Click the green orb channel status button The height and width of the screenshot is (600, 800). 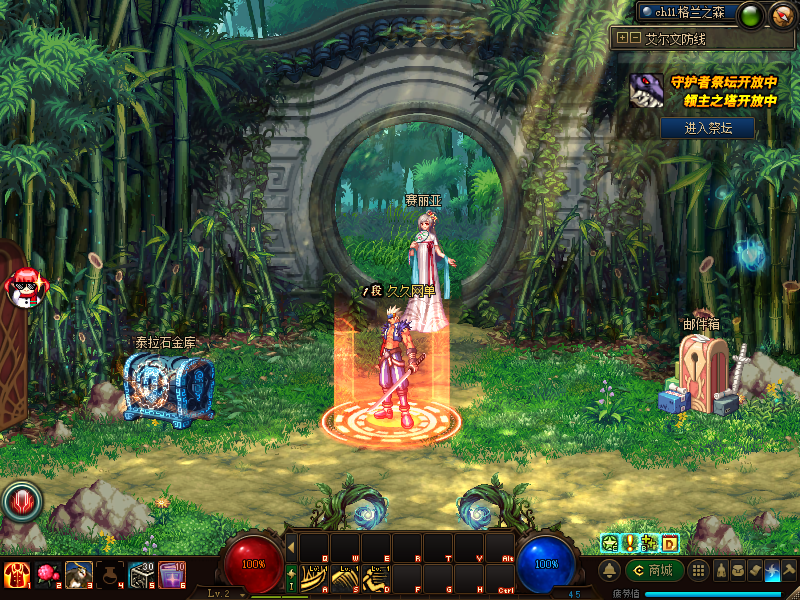(751, 15)
